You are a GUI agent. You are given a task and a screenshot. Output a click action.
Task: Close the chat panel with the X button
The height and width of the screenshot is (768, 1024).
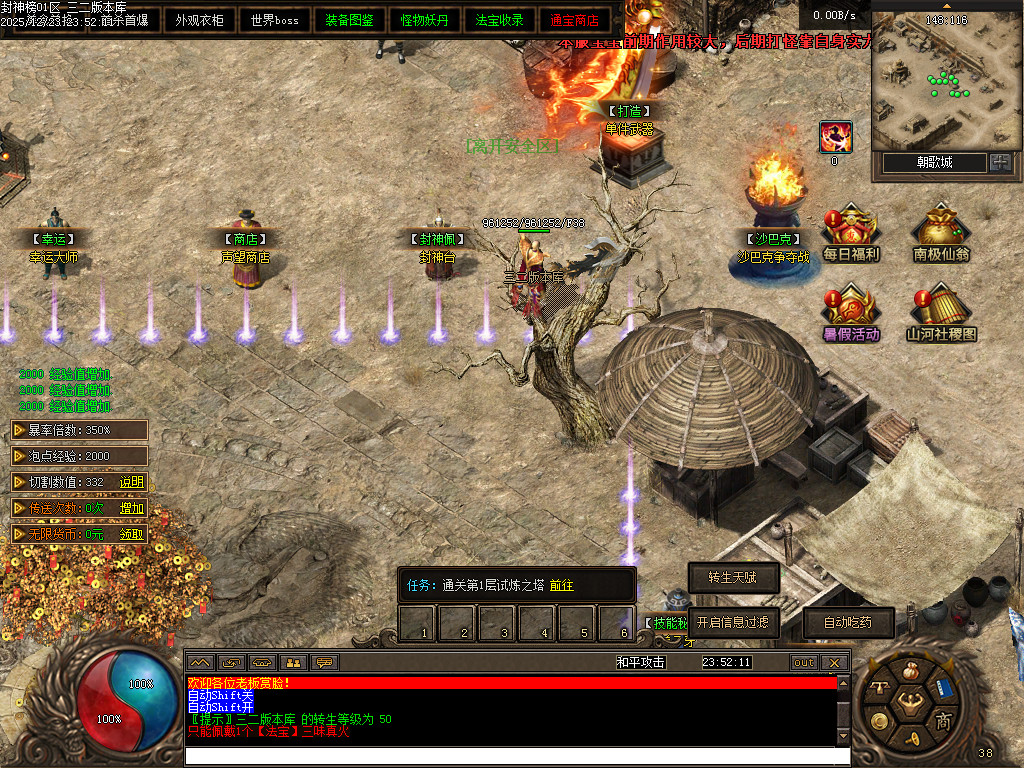(834, 662)
